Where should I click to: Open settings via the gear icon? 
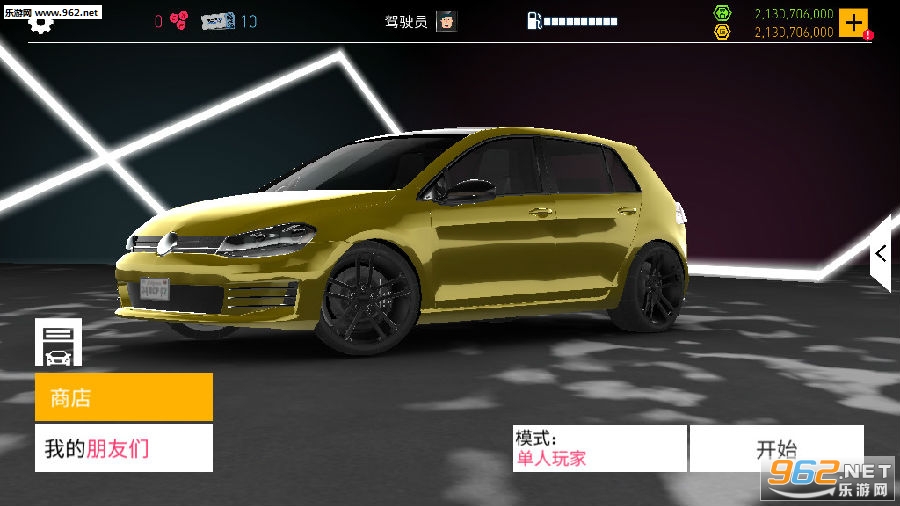point(40,24)
